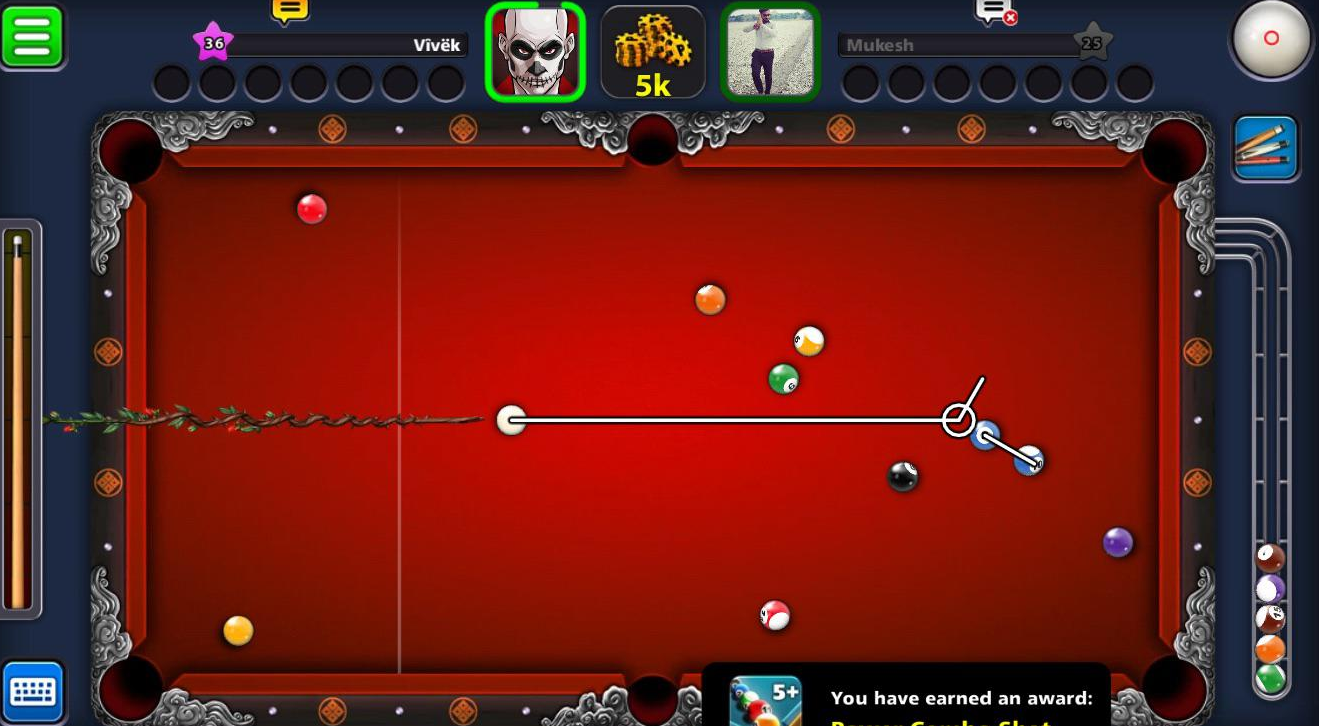This screenshot has width=1319, height=726.
Task: Click Mukesh's level 25 star badge
Action: [1090, 42]
